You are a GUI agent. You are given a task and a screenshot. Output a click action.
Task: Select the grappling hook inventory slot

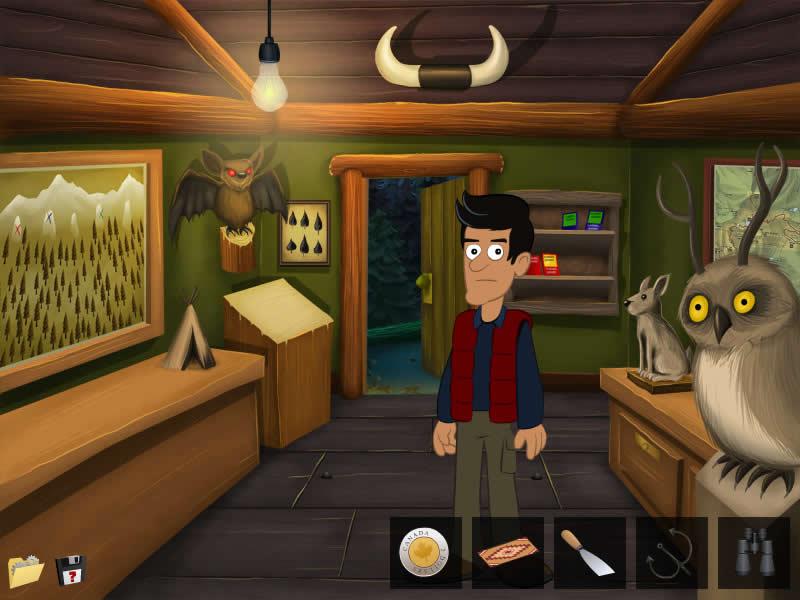(x=672, y=553)
